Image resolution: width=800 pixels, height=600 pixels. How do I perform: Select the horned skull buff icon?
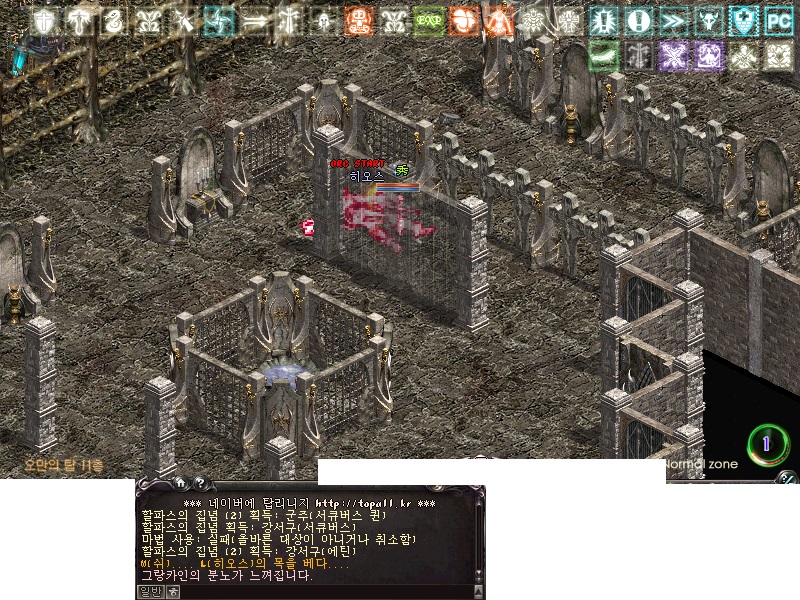coord(708,20)
